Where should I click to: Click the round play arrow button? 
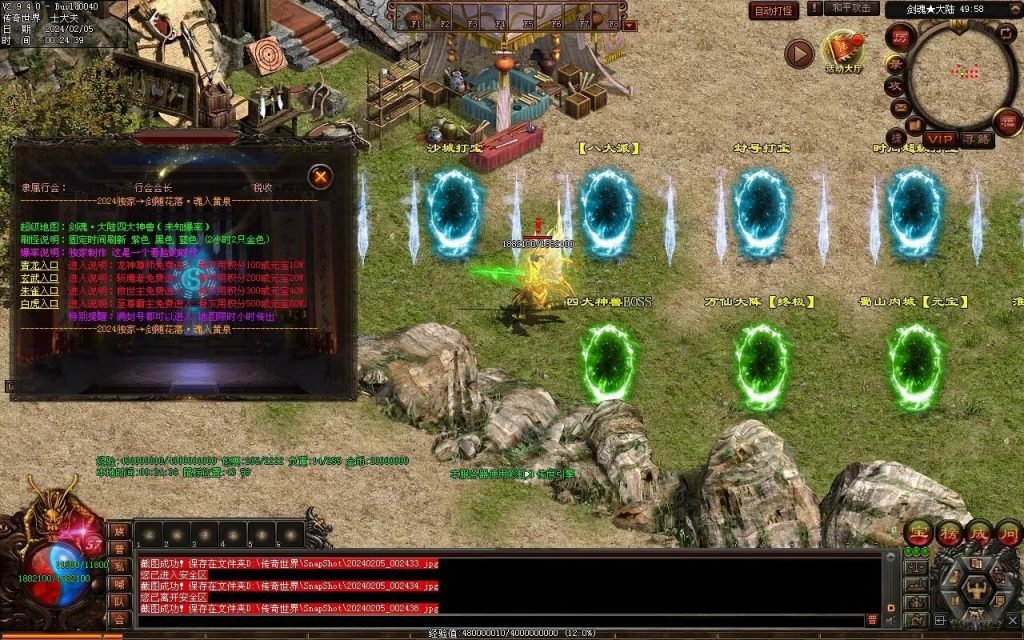[x=798, y=53]
